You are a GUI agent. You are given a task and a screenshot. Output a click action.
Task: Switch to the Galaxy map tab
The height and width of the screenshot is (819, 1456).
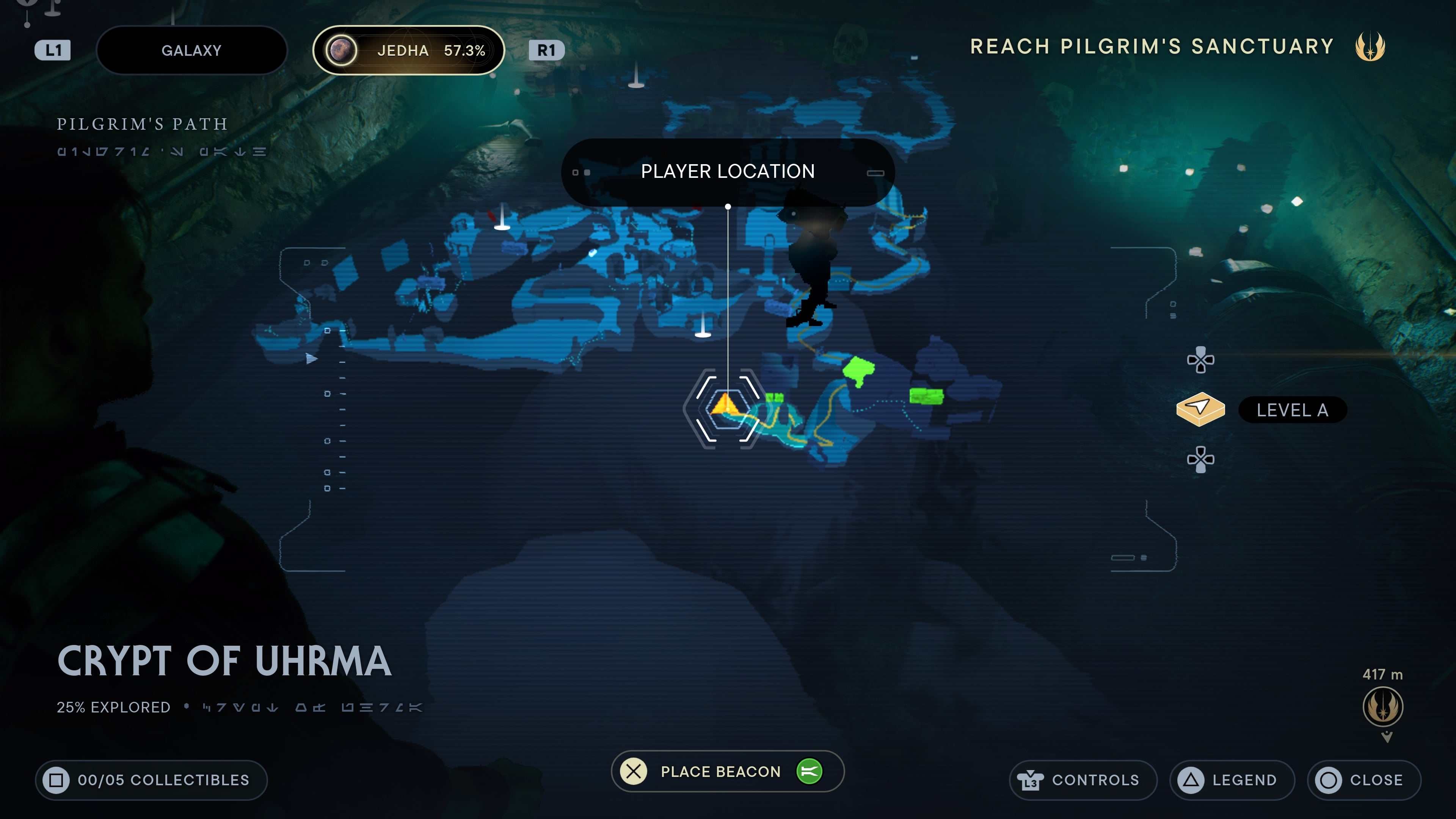pyautogui.click(x=191, y=50)
